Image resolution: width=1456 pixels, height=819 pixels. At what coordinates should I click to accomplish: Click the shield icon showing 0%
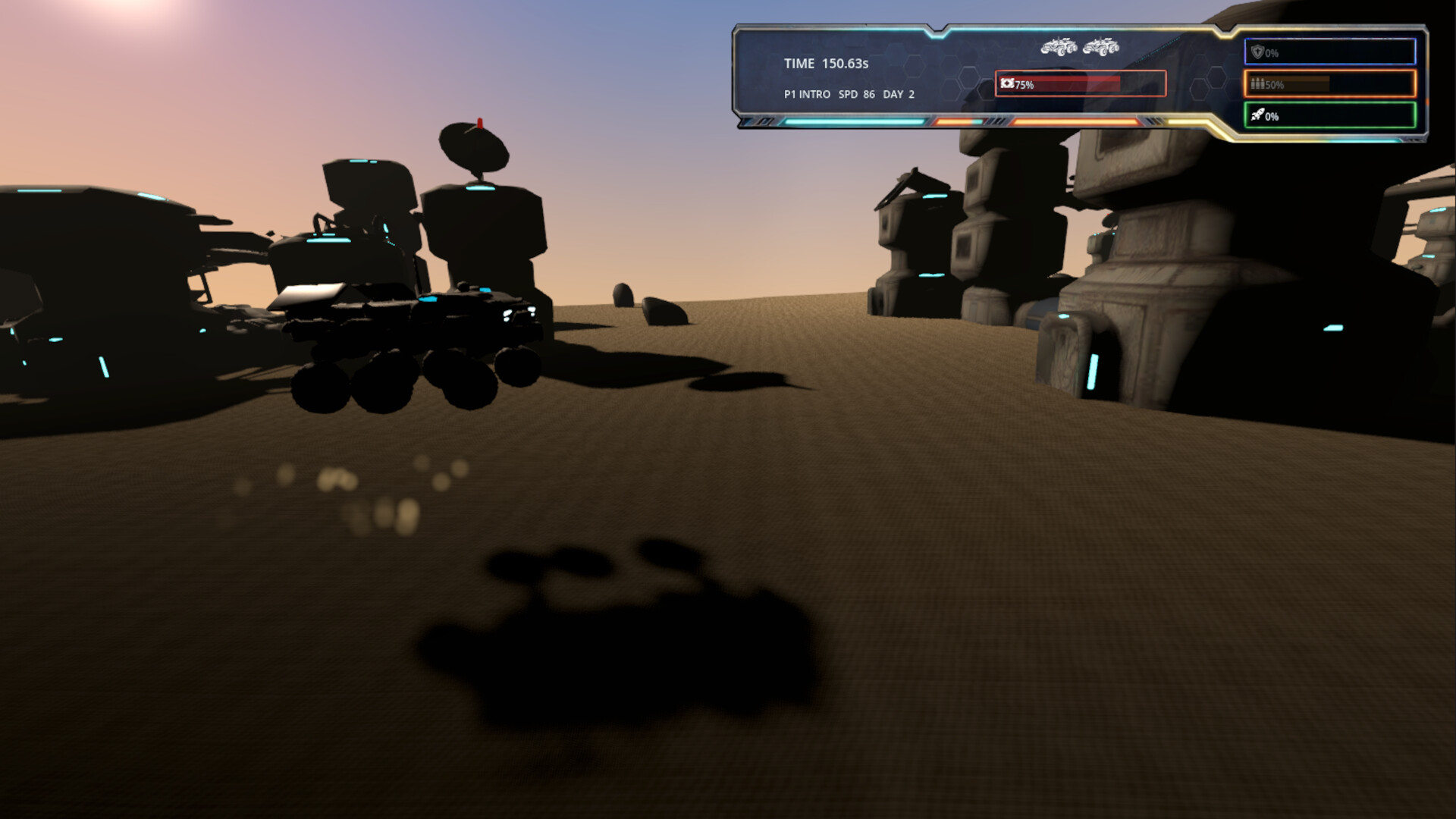point(1257,52)
